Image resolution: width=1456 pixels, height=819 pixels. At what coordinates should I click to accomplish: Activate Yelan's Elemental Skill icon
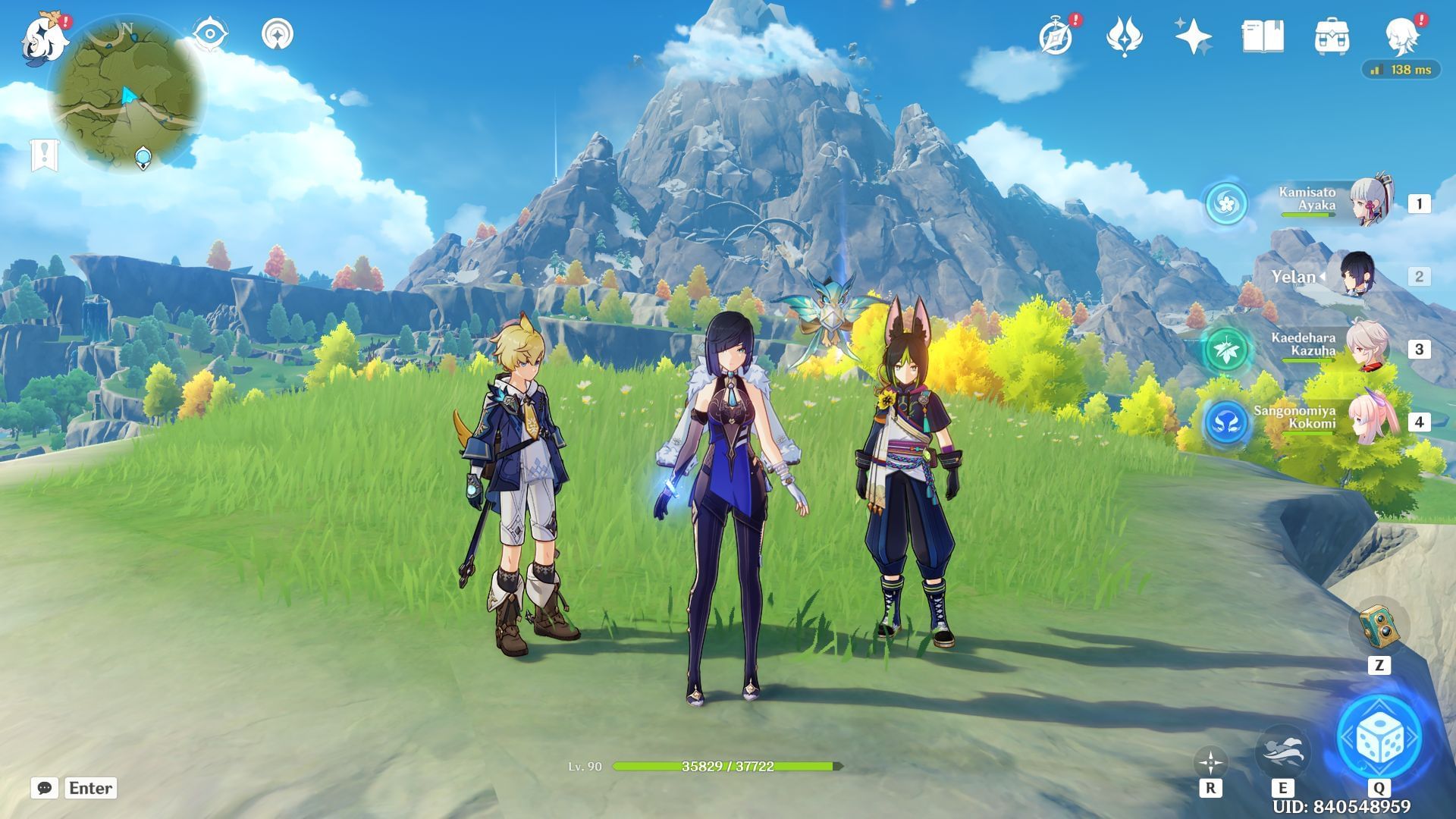coord(1282,751)
